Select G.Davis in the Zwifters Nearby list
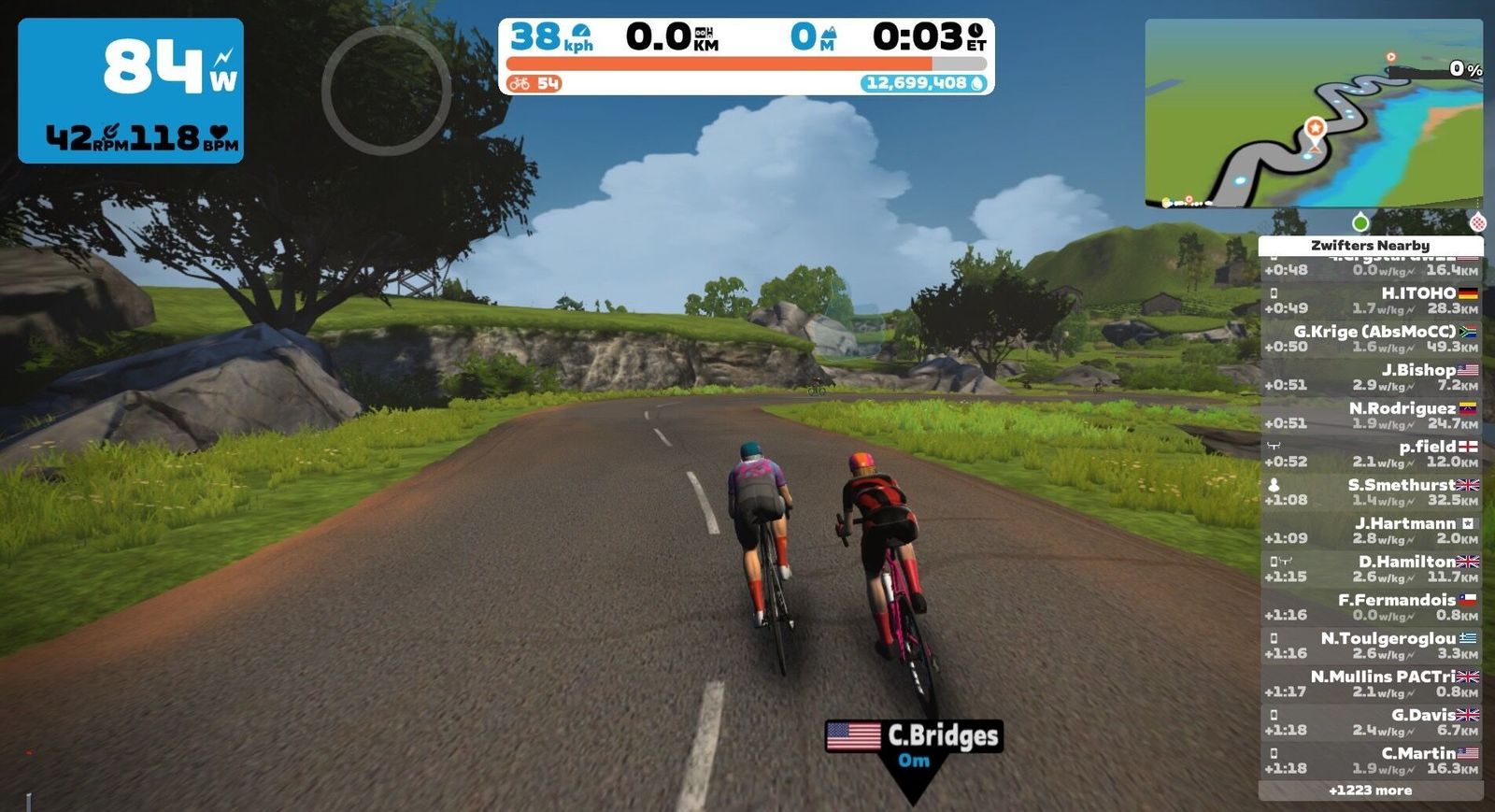1495x812 pixels. click(1371, 721)
